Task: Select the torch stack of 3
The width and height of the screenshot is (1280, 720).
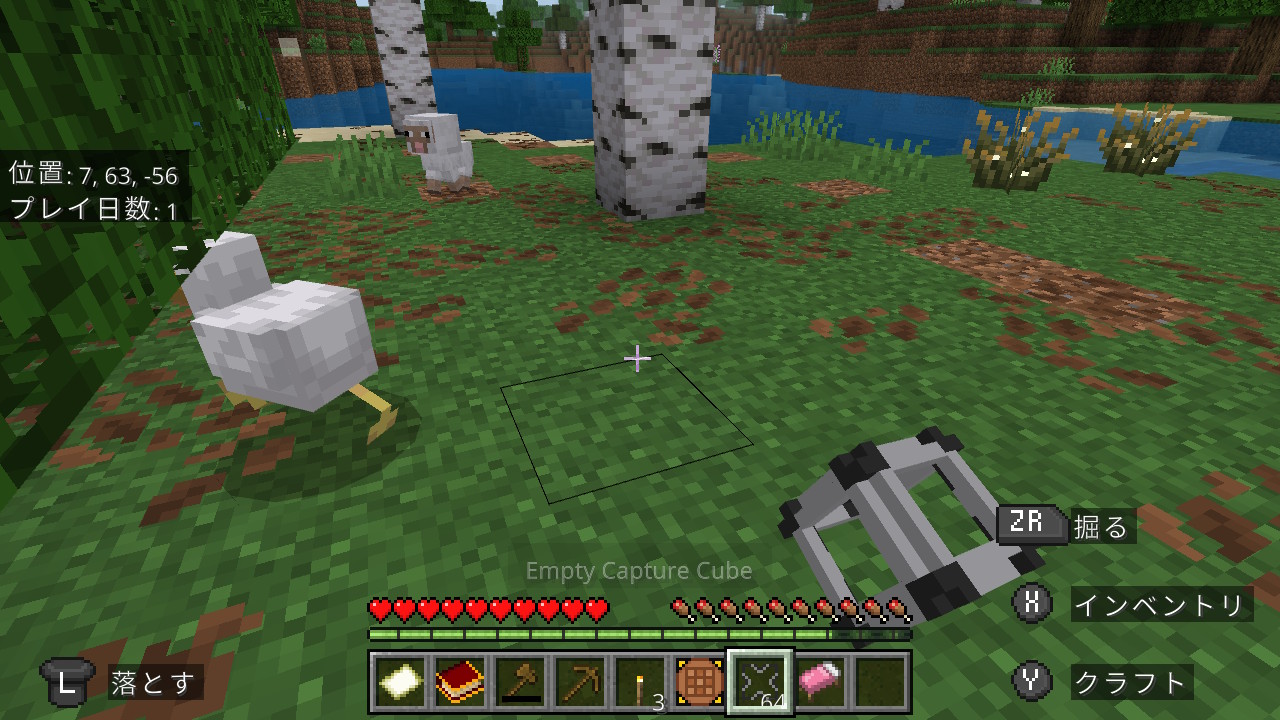Action: coord(639,683)
